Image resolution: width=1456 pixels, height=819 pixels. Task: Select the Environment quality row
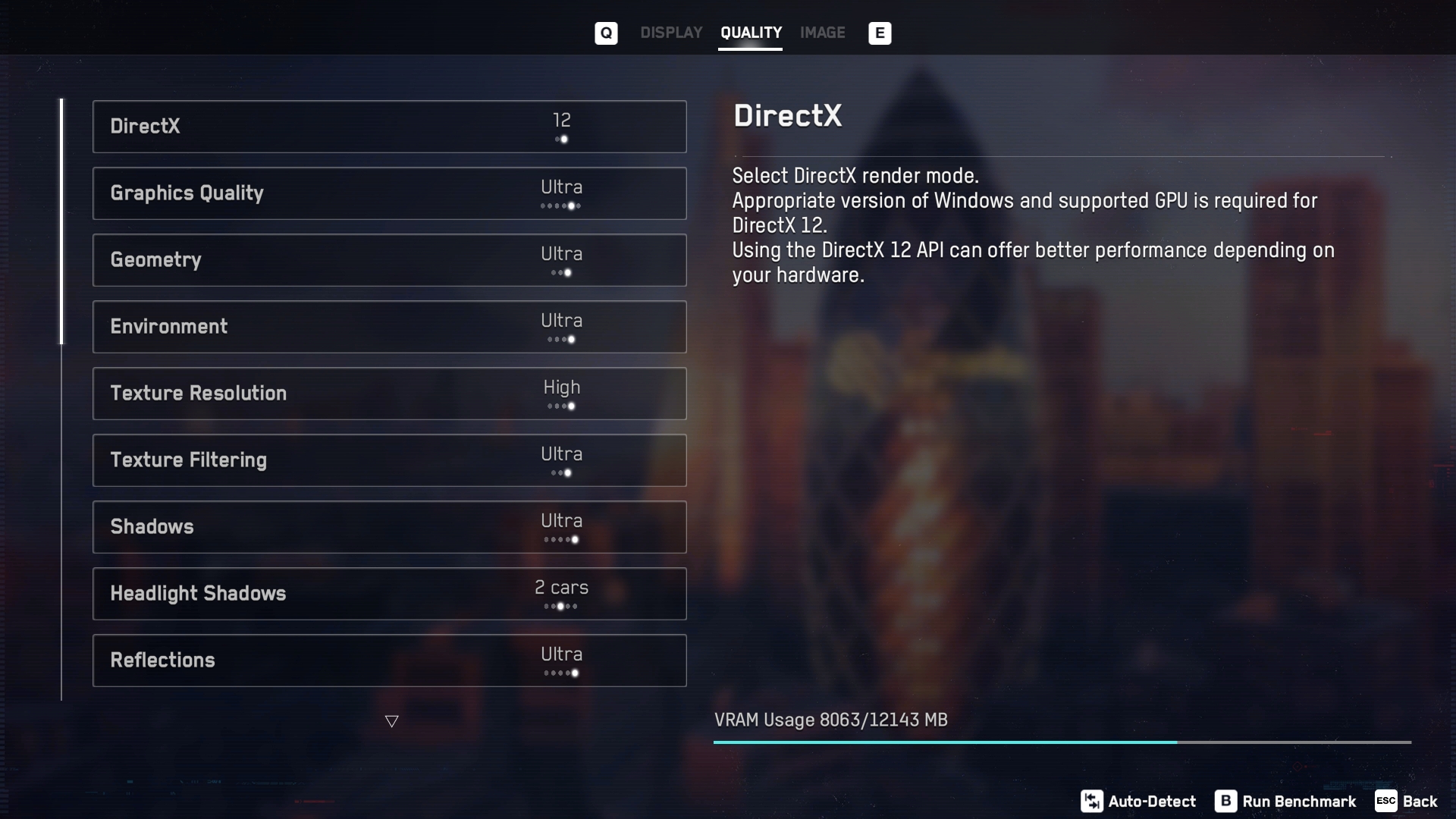[x=389, y=327]
